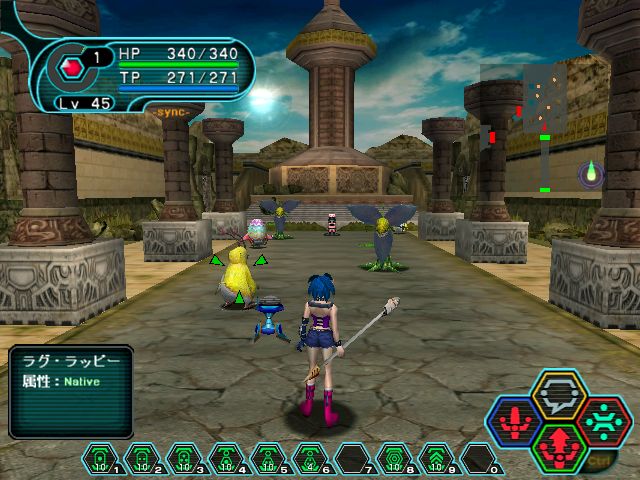The width and height of the screenshot is (640, 480).
Task: Select quick slot 3 item
Action: coord(184,459)
